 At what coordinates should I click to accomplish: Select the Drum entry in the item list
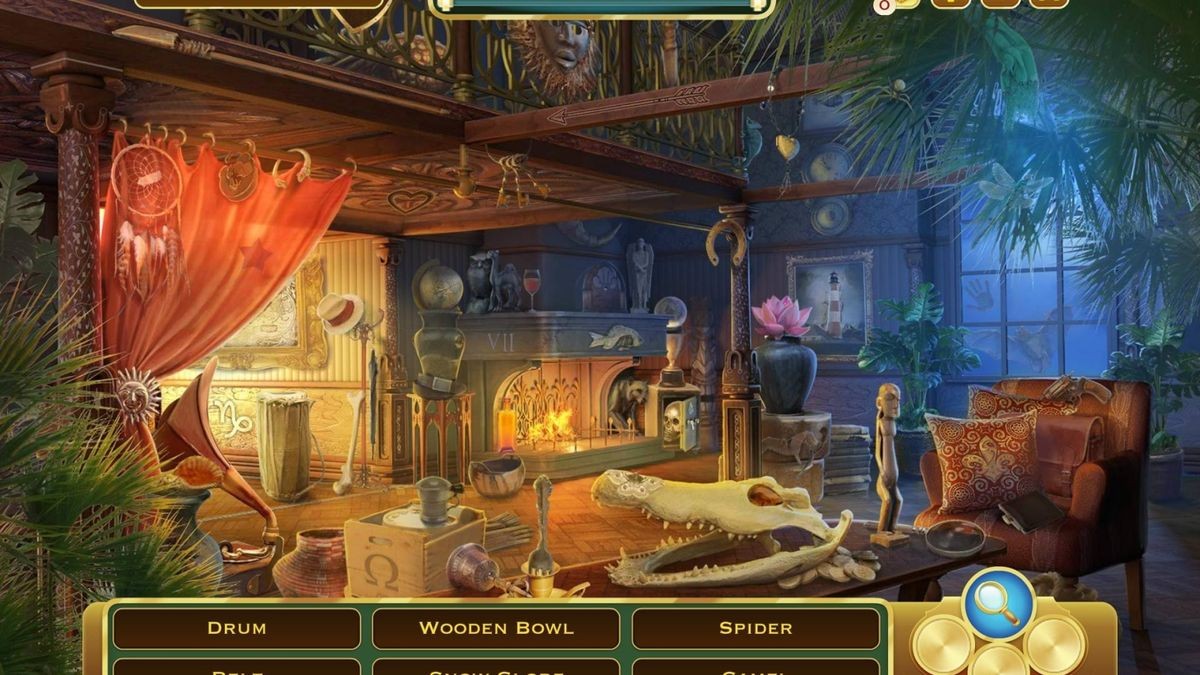[236, 629]
